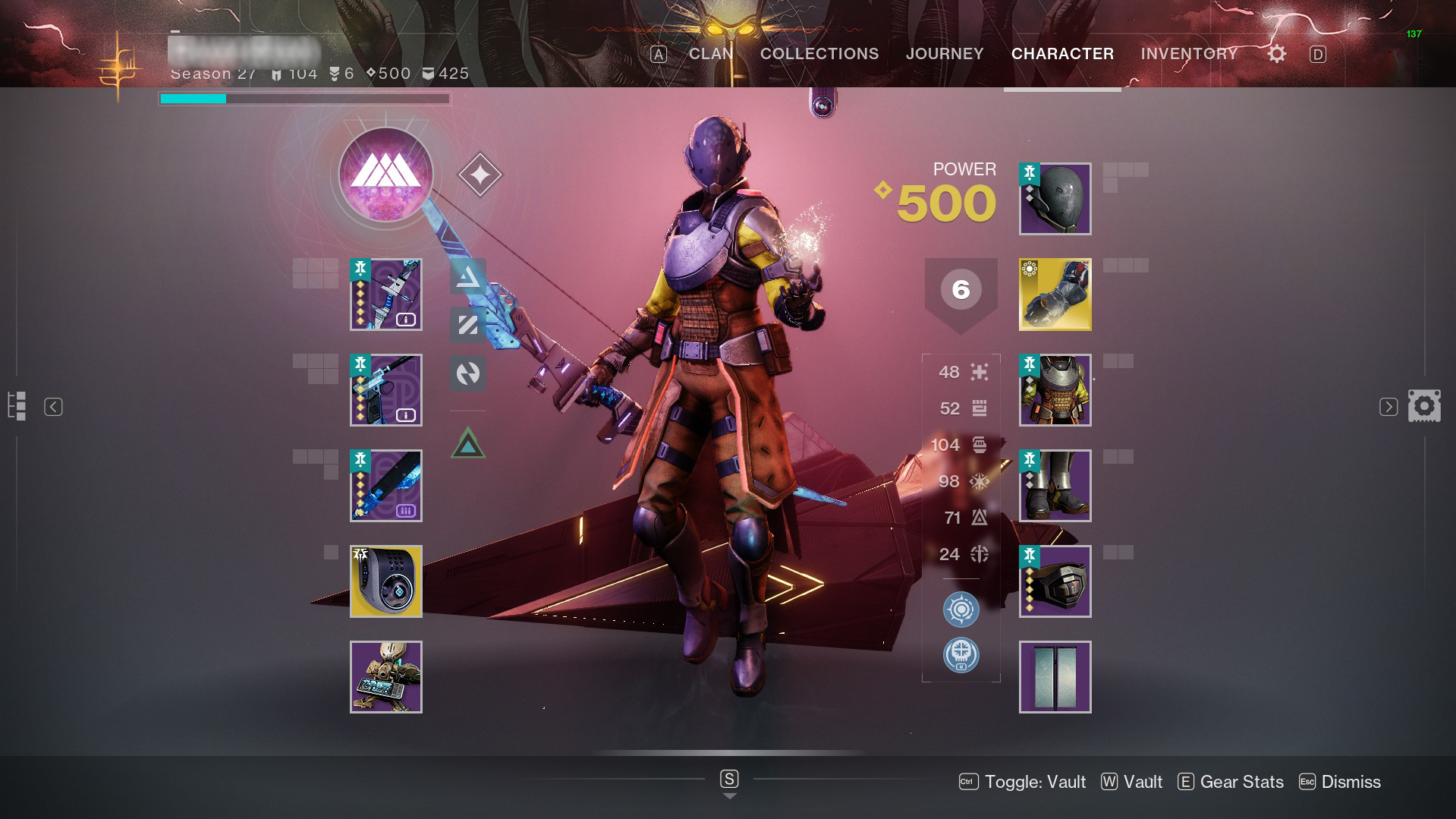The image size is (1456, 819).
Task: Select the chest armor slot
Action: click(1055, 390)
